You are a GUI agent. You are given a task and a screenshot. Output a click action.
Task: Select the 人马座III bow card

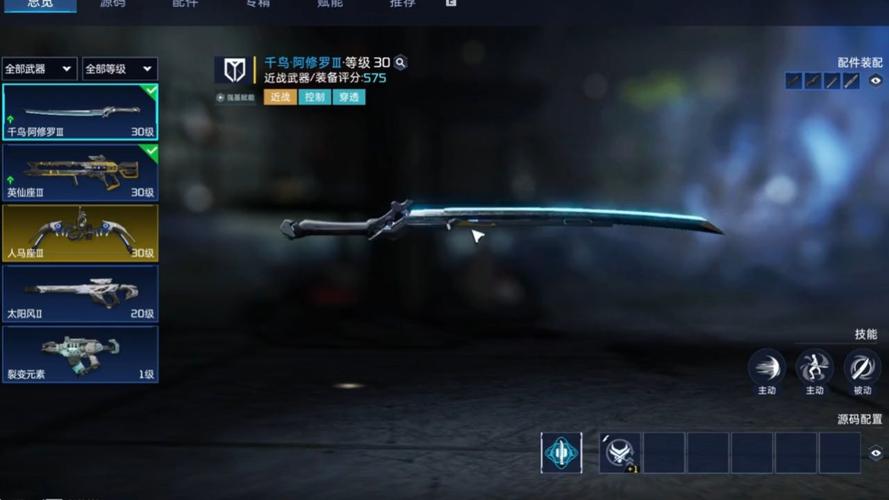coord(80,232)
